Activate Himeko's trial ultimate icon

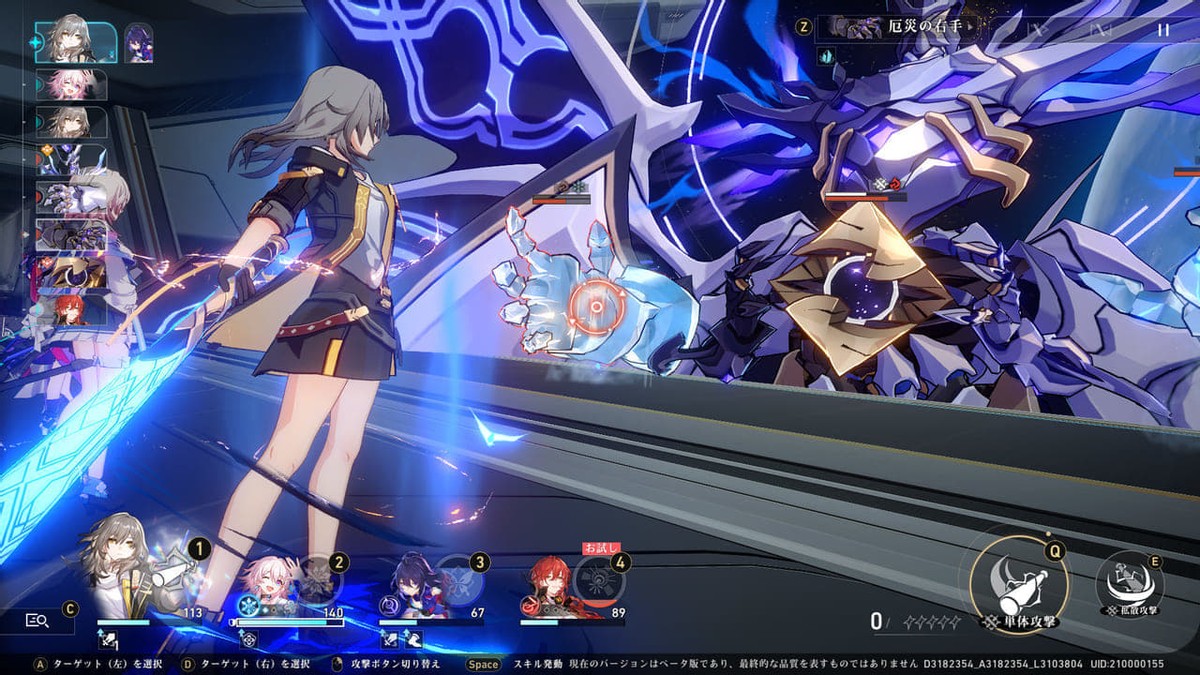coord(600,580)
